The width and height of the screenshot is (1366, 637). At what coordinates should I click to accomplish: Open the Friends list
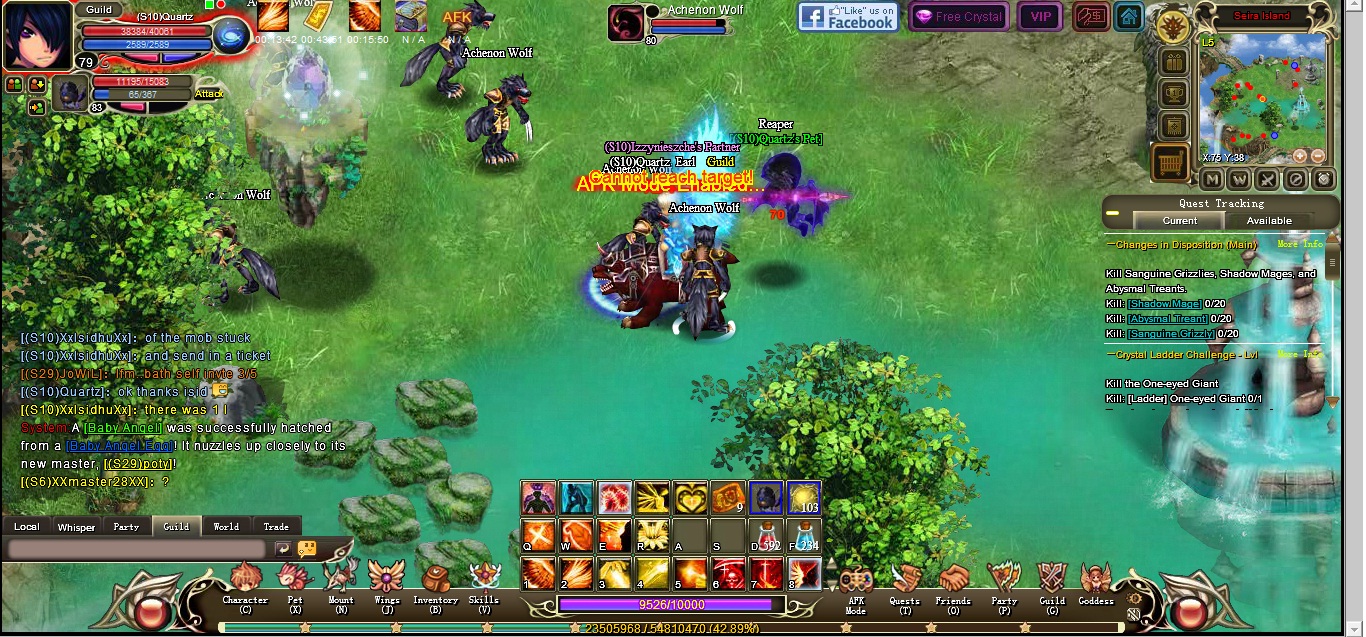tap(953, 581)
